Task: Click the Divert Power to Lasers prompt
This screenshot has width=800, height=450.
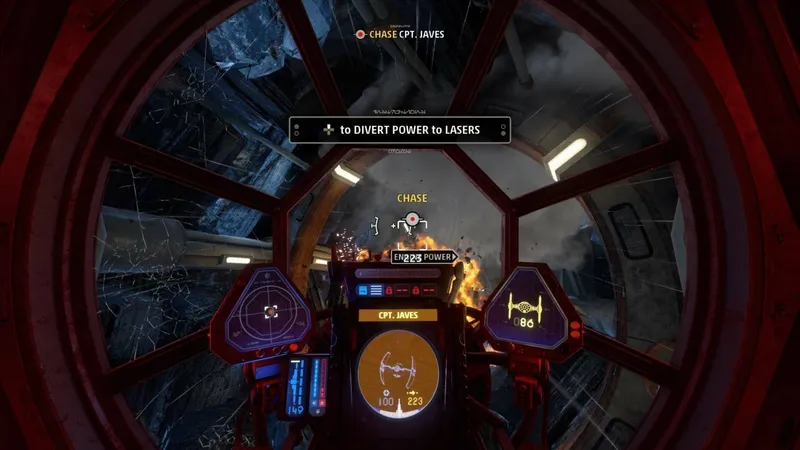Action: click(x=400, y=130)
